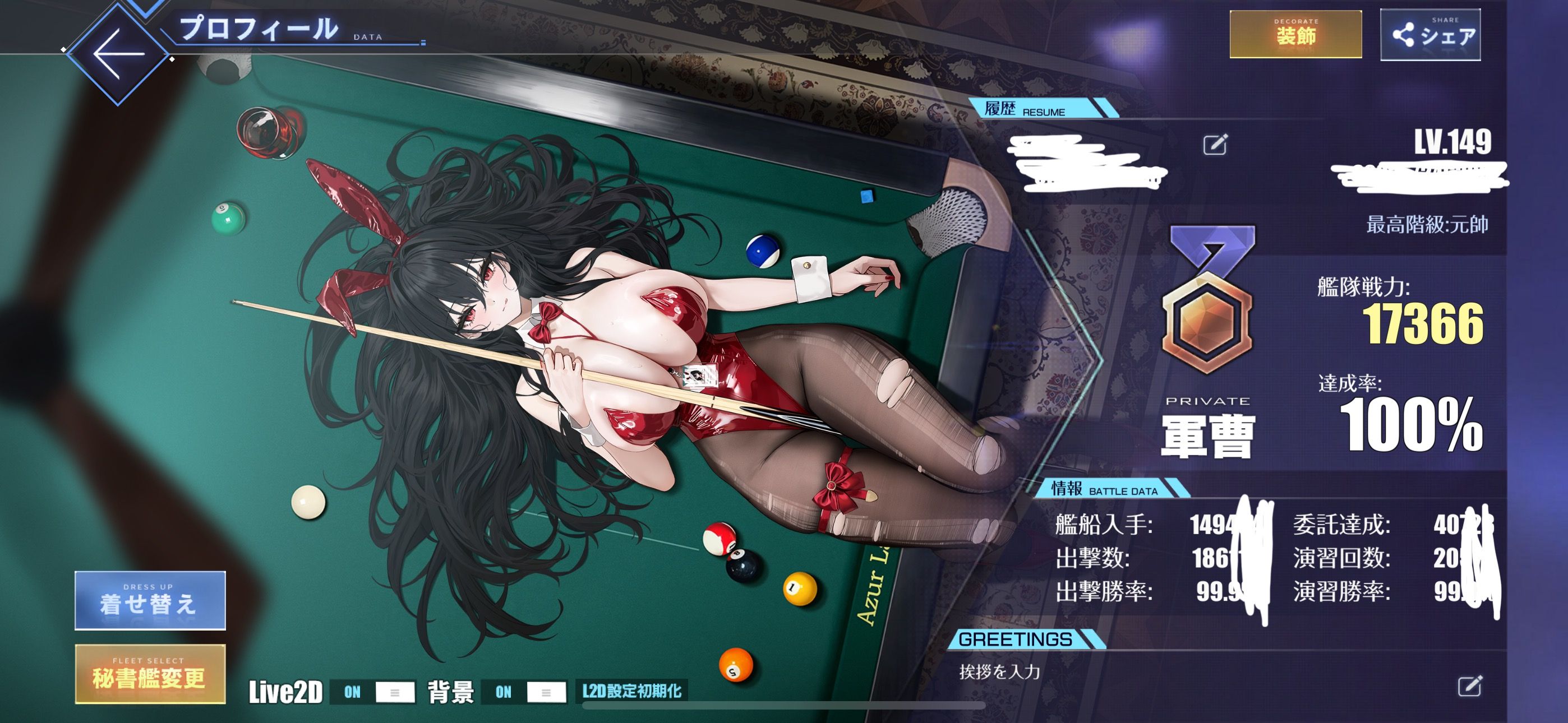
Task: Open the 着せ替え dress up screen
Action: (150, 600)
